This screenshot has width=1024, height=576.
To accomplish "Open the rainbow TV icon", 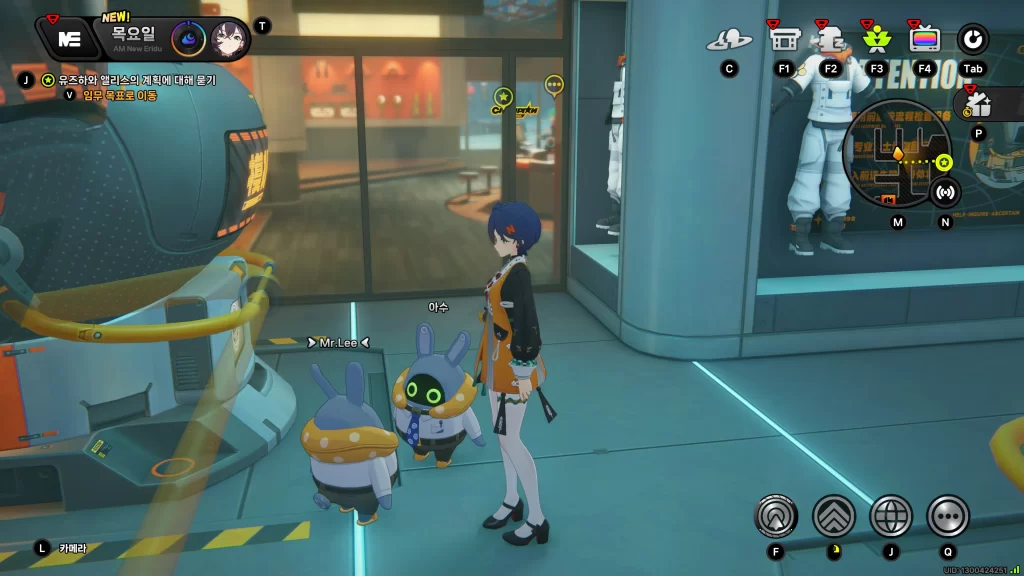I will pyautogui.click(x=925, y=39).
